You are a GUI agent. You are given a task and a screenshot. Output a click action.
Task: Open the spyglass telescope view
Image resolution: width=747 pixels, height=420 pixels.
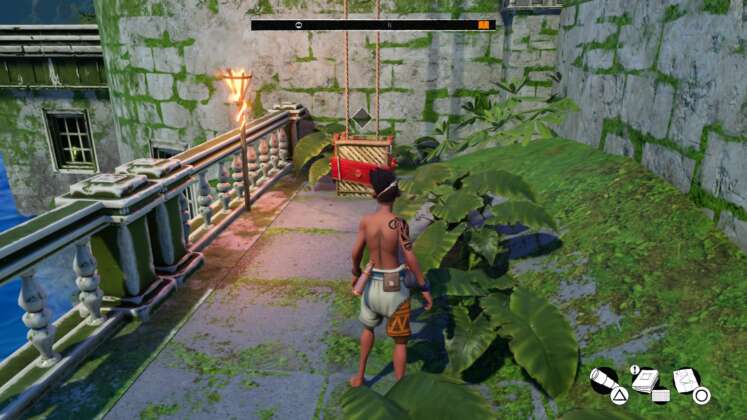coord(603,381)
